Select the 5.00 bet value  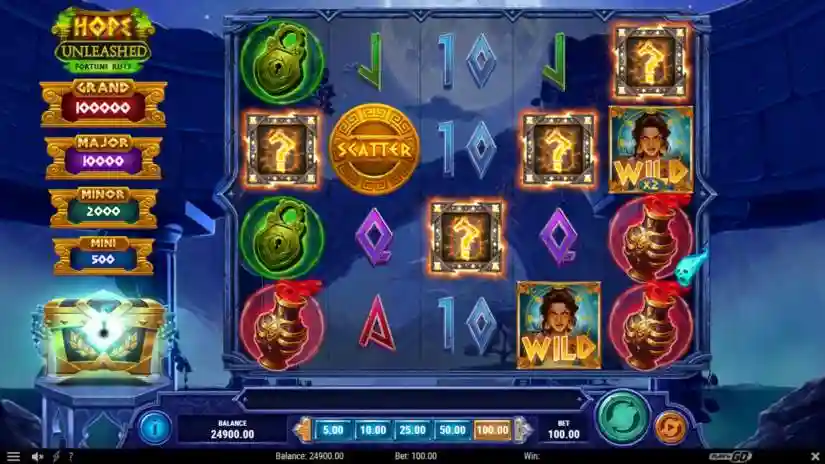[x=332, y=430]
